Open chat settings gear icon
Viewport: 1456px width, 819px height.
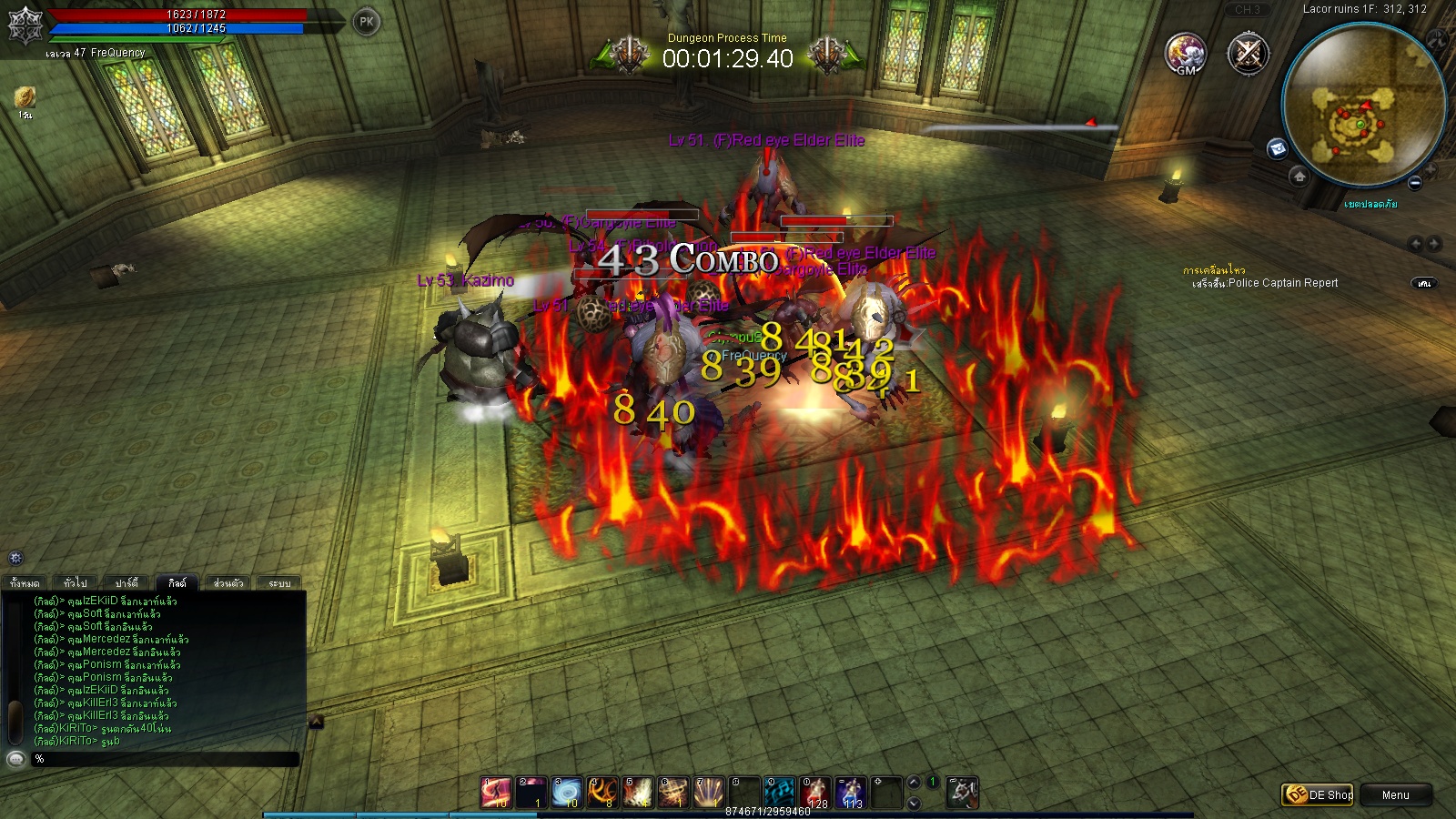point(15,558)
